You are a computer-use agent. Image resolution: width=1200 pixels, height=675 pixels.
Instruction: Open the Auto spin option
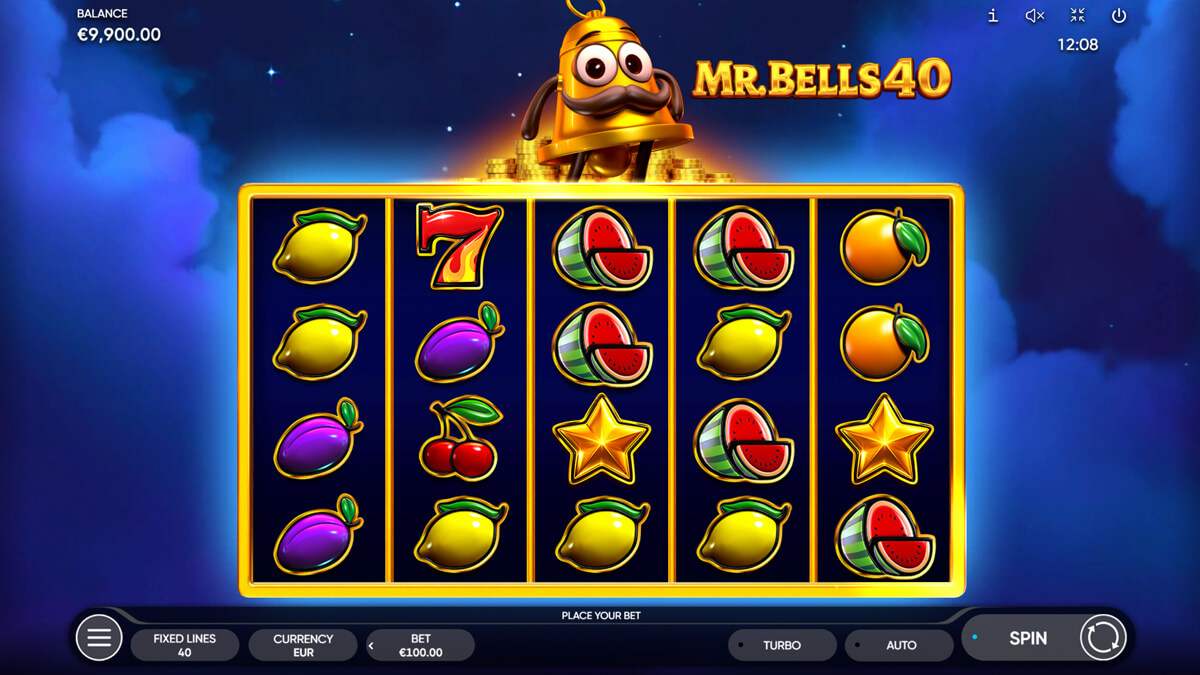pos(900,645)
